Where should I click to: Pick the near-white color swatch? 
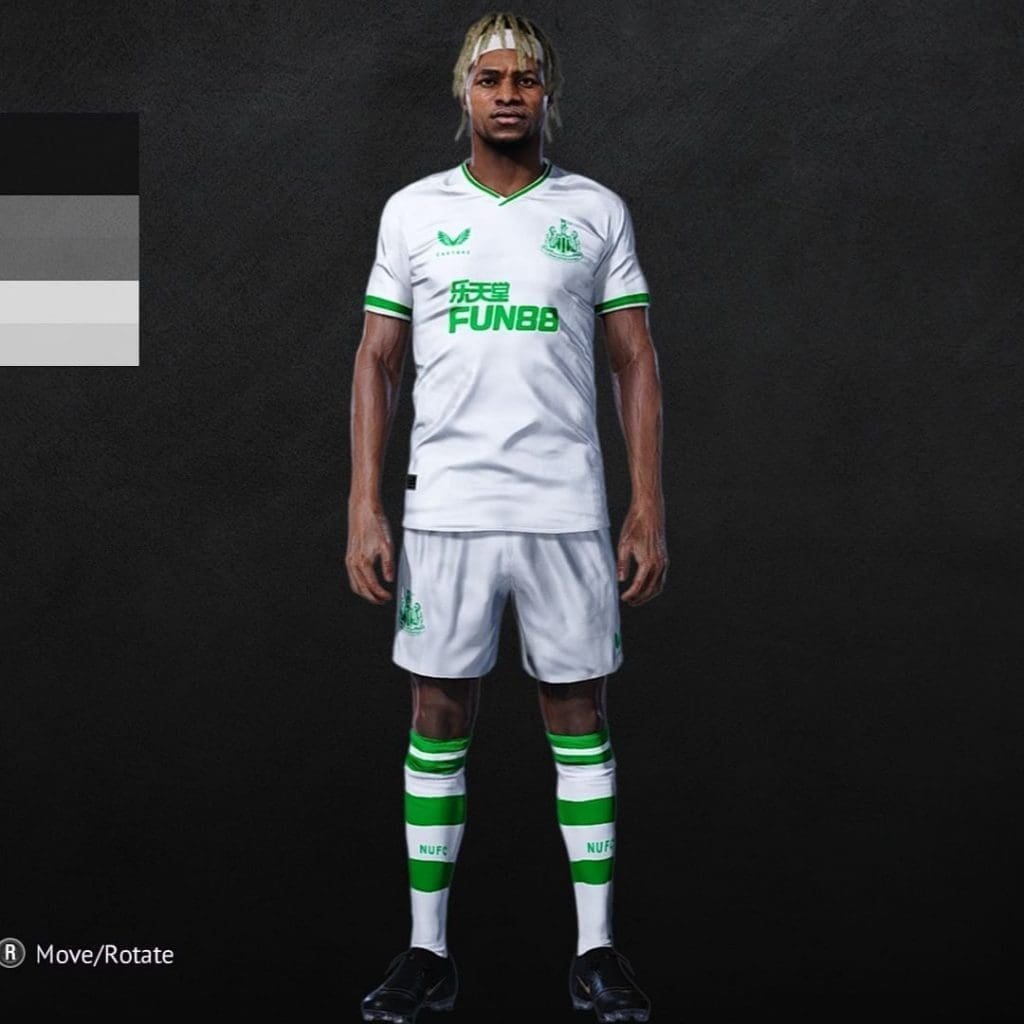[x=68, y=301]
